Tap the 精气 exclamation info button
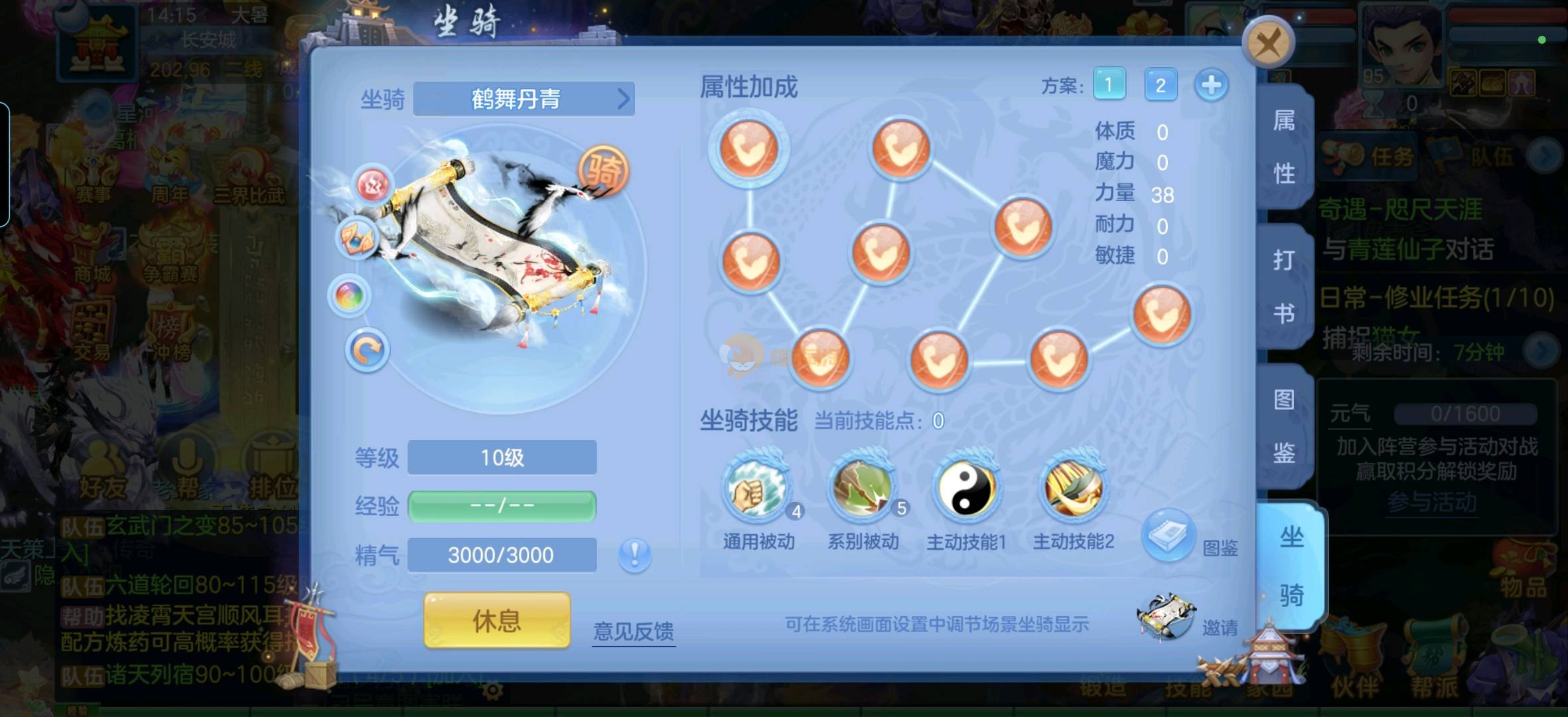The width and height of the screenshot is (1568, 717). point(634,554)
